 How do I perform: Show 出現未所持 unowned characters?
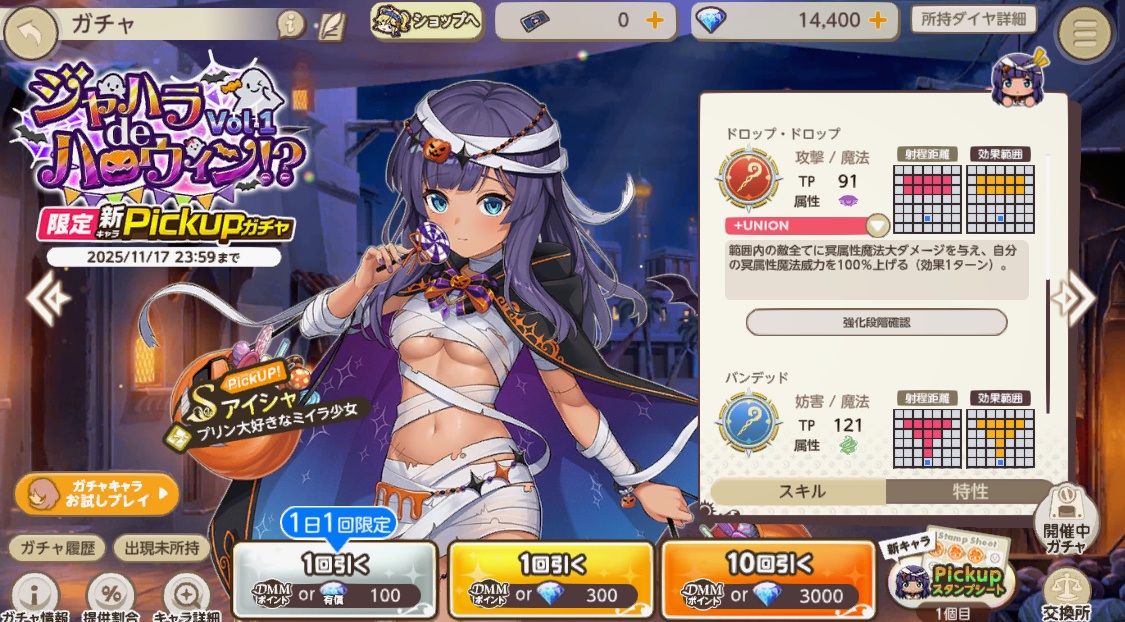(161, 548)
